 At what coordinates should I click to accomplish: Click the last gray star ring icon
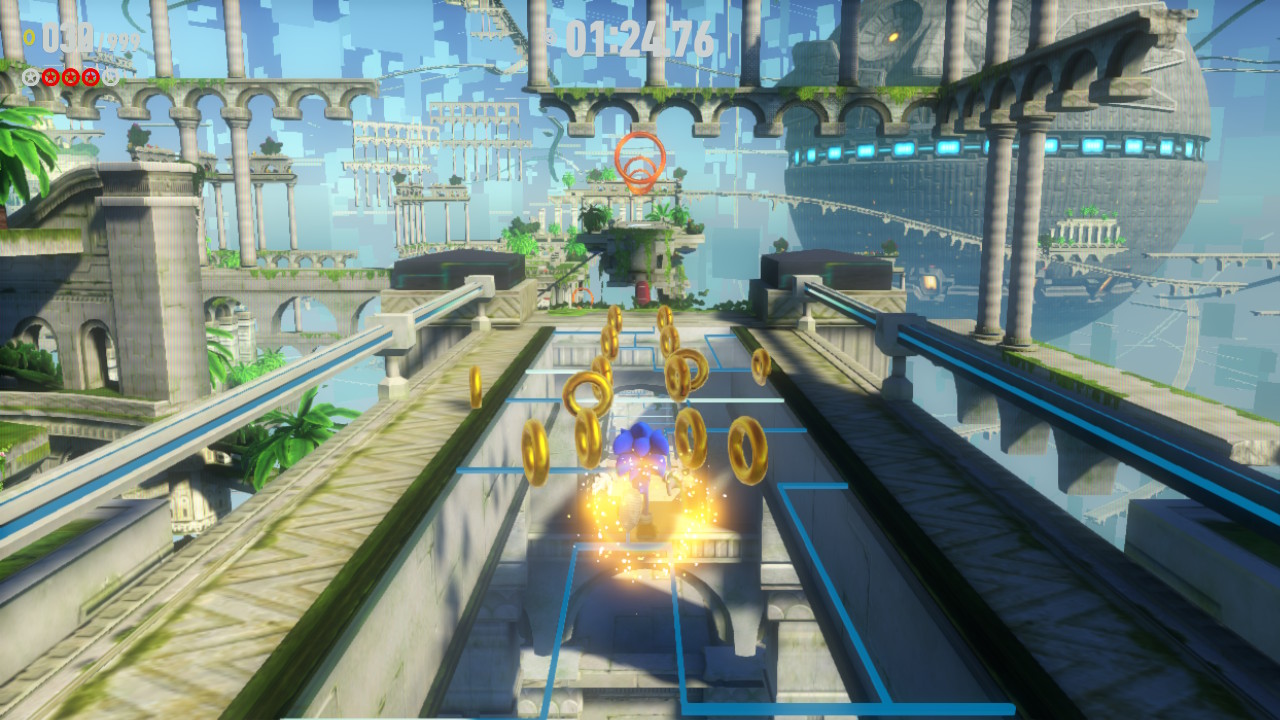pos(110,76)
